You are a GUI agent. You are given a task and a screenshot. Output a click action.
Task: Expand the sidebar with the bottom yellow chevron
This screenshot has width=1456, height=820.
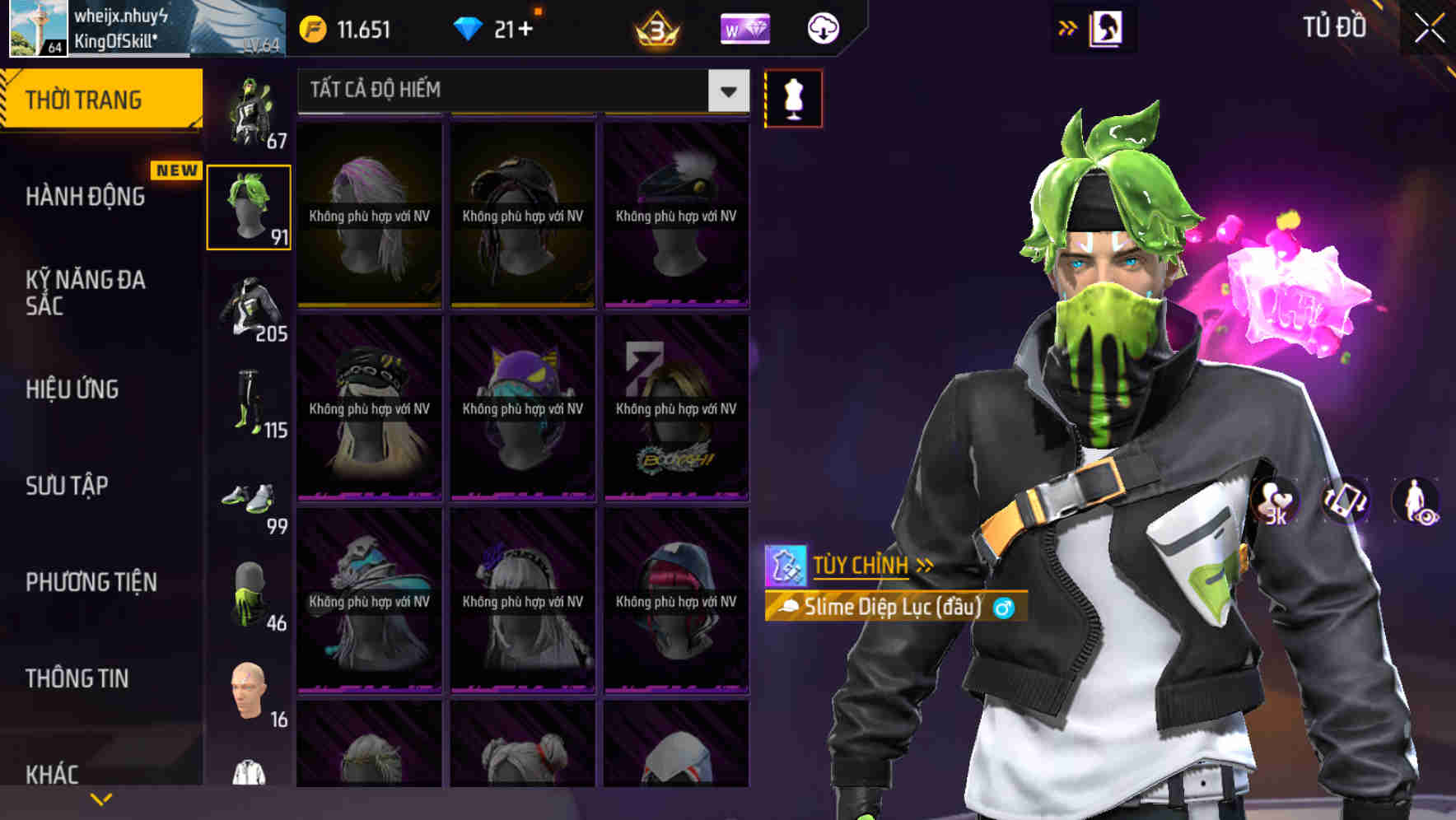[x=100, y=798]
